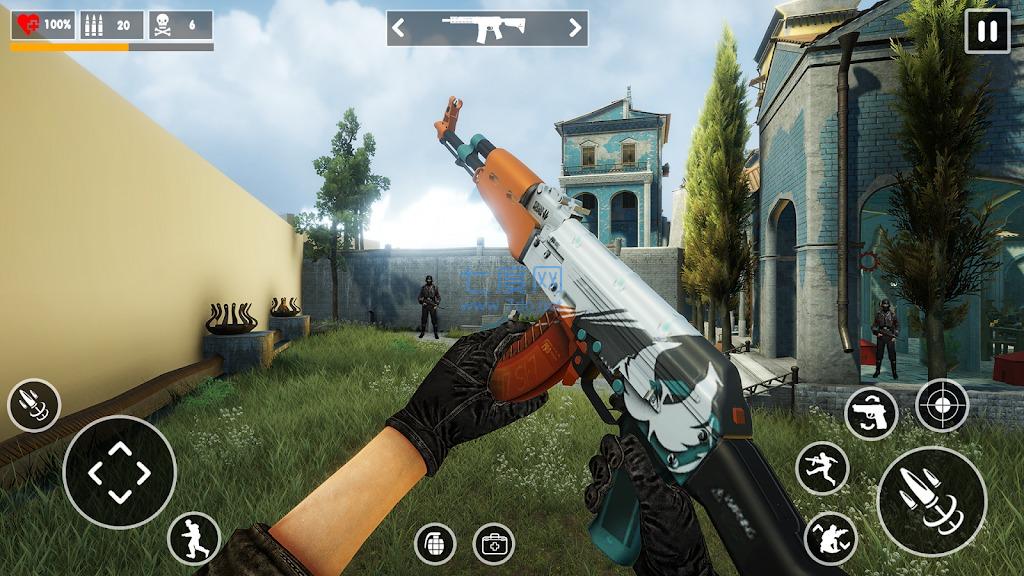Screen dimensions: 1024x576
Task: Toggle sprint with the running soldier icon
Action: 194,538
